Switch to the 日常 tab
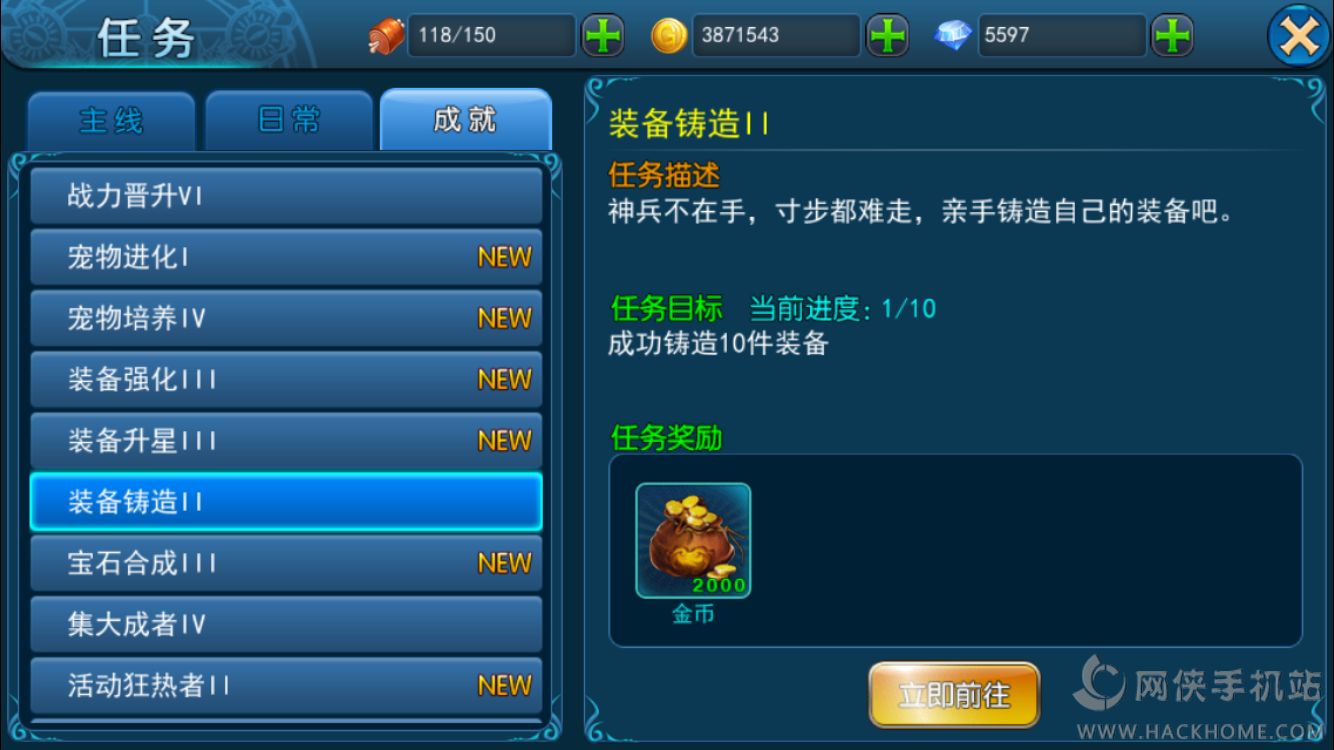The height and width of the screenshot is (750, 1334). tap(288, 118)
